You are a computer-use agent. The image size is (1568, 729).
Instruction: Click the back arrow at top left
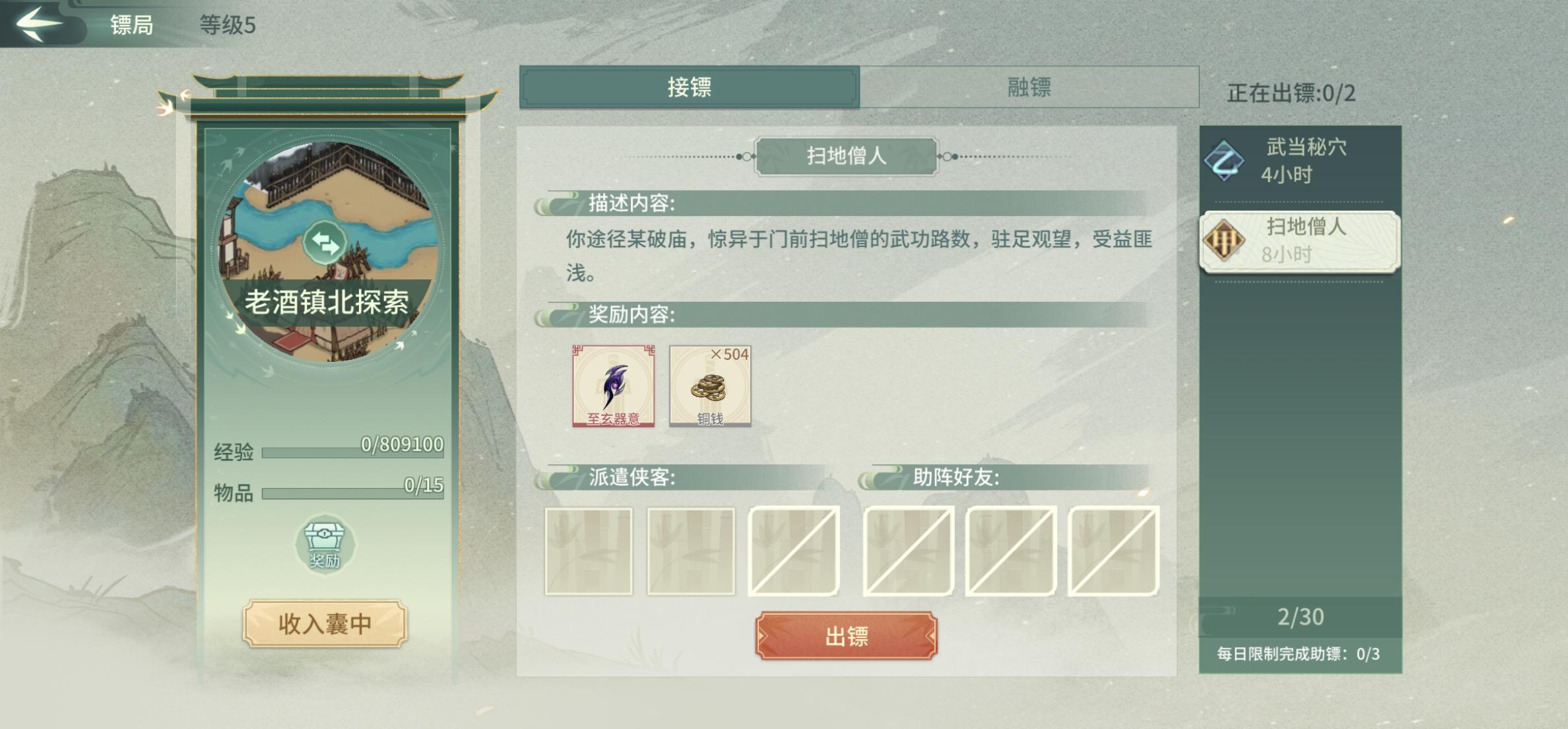click(x=40, y=25)
